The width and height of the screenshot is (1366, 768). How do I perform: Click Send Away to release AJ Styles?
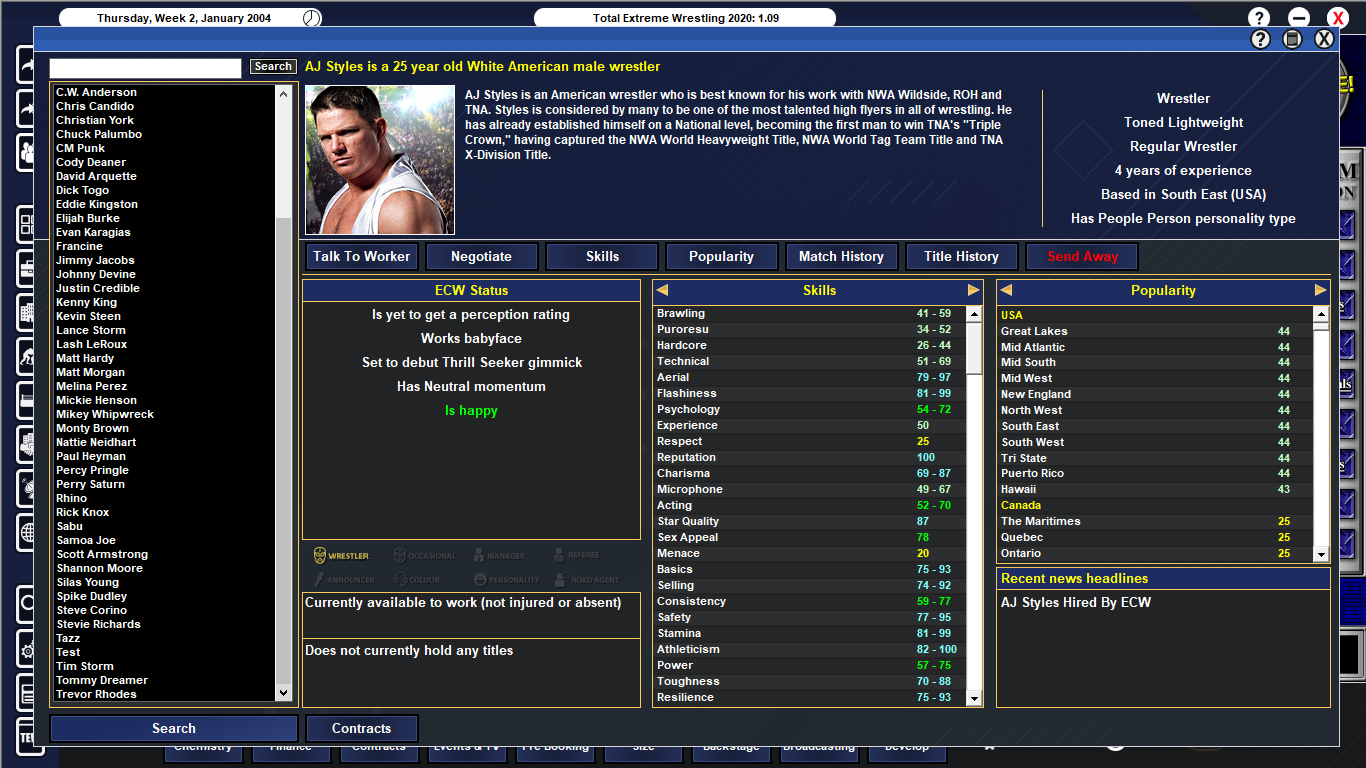tap(1081, 256)
